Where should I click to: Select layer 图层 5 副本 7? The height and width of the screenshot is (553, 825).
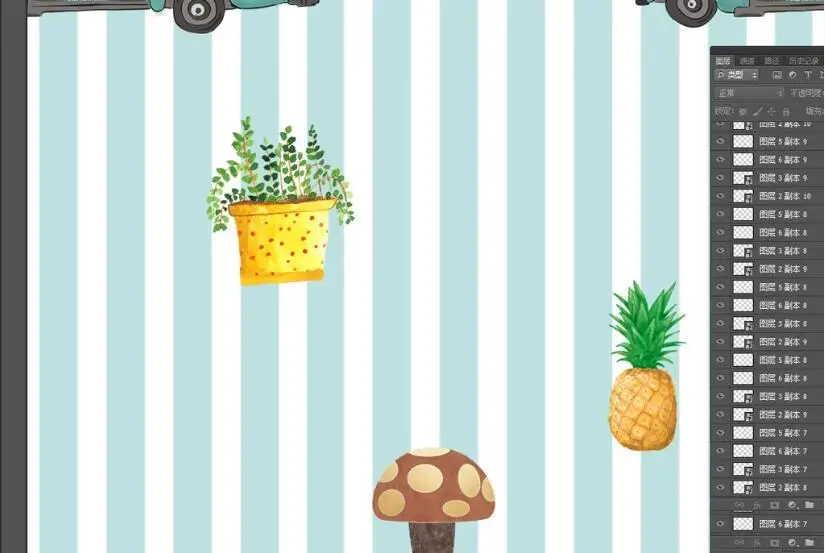pyautogui.click(x=783, y=433)
